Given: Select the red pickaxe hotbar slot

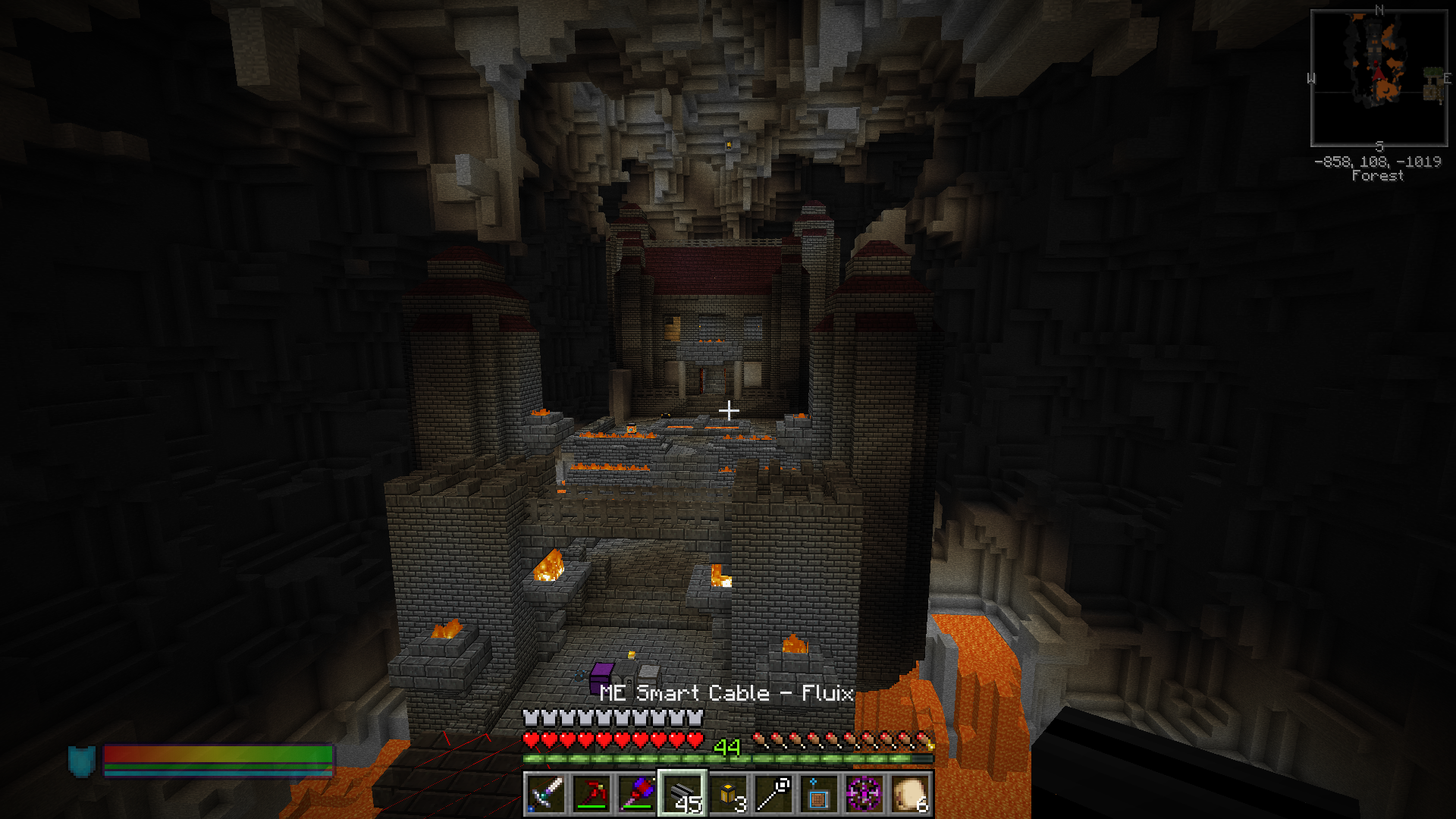Looking at the screenshot, I should tap(591, 794).
